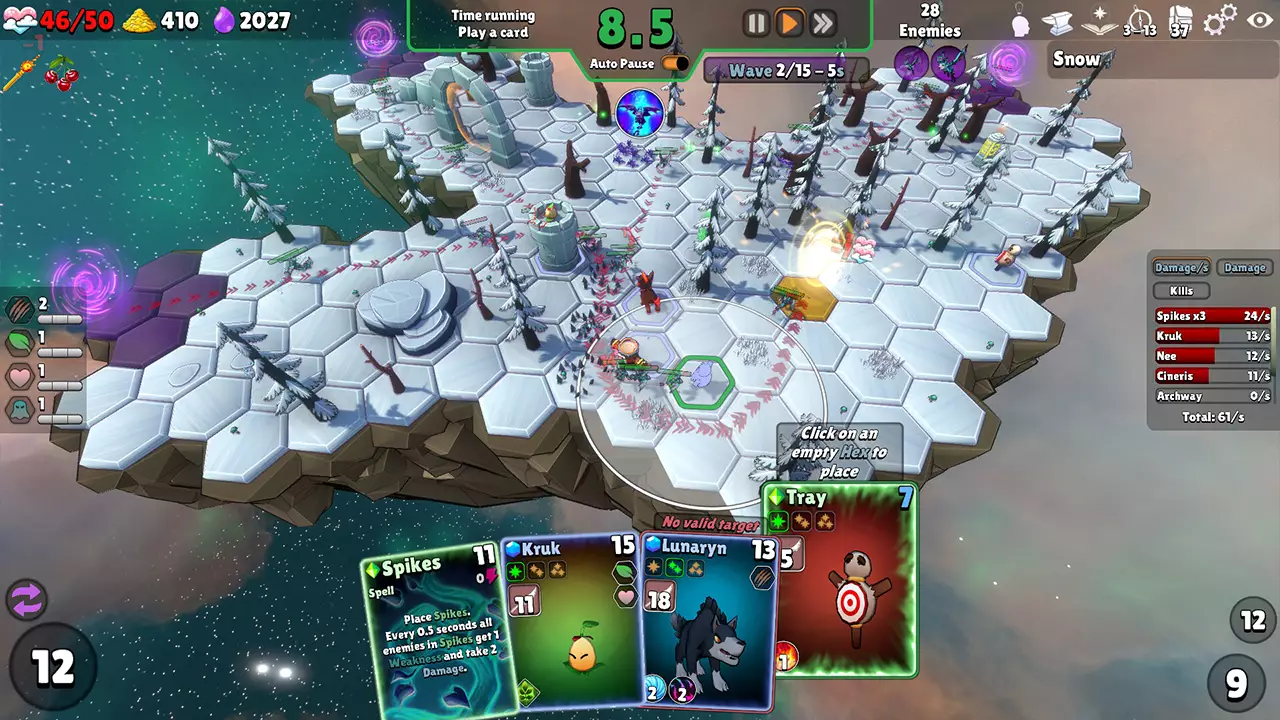Open the compass map icon labeled 3-13
The image size is (1280, 720).
point(1140,21)
